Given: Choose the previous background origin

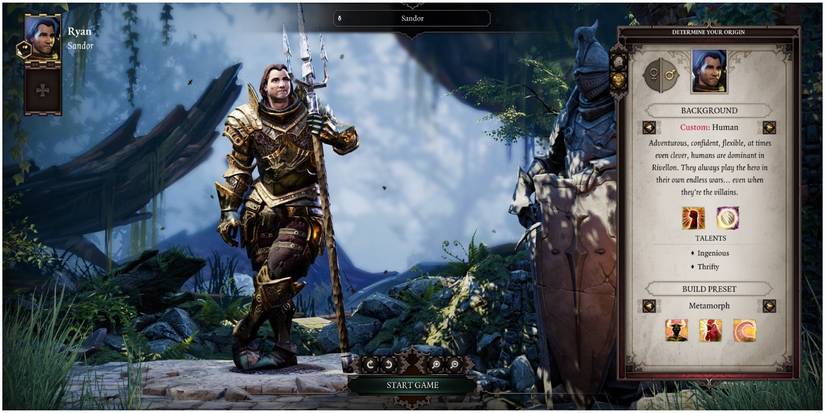Looking at the screenshot, I should click(649, 128).
